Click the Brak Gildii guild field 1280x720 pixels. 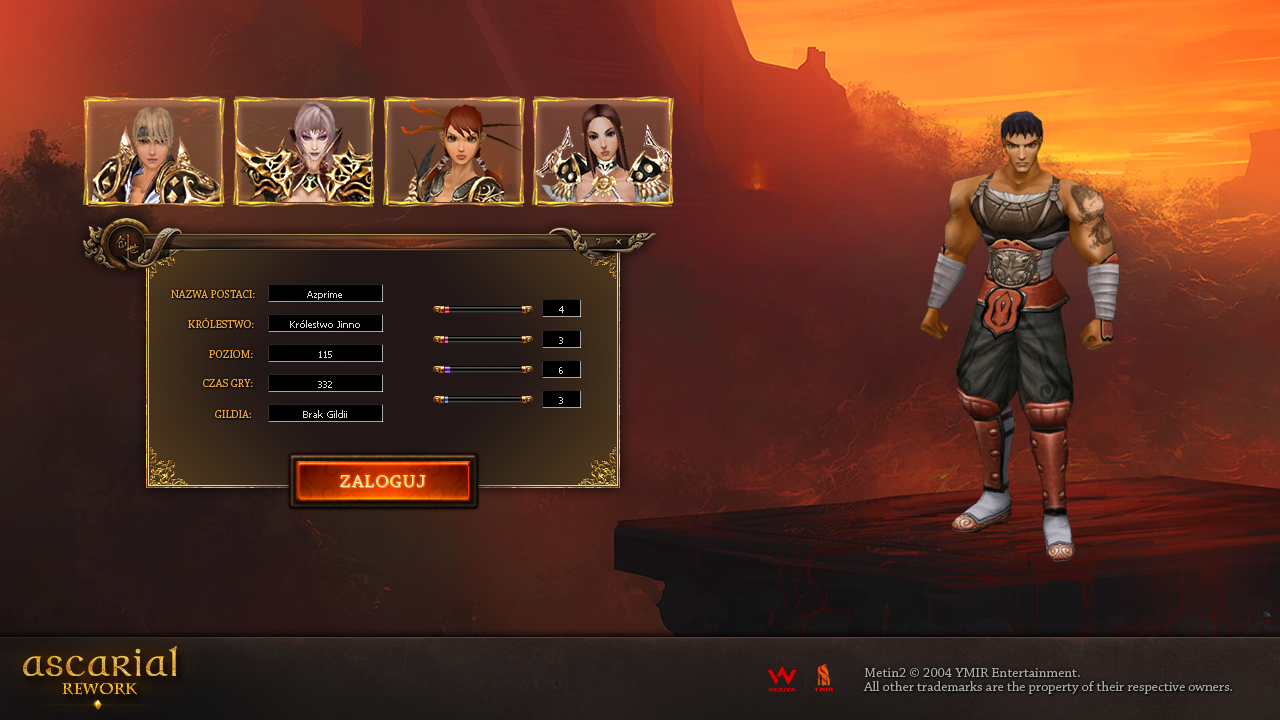325,413
